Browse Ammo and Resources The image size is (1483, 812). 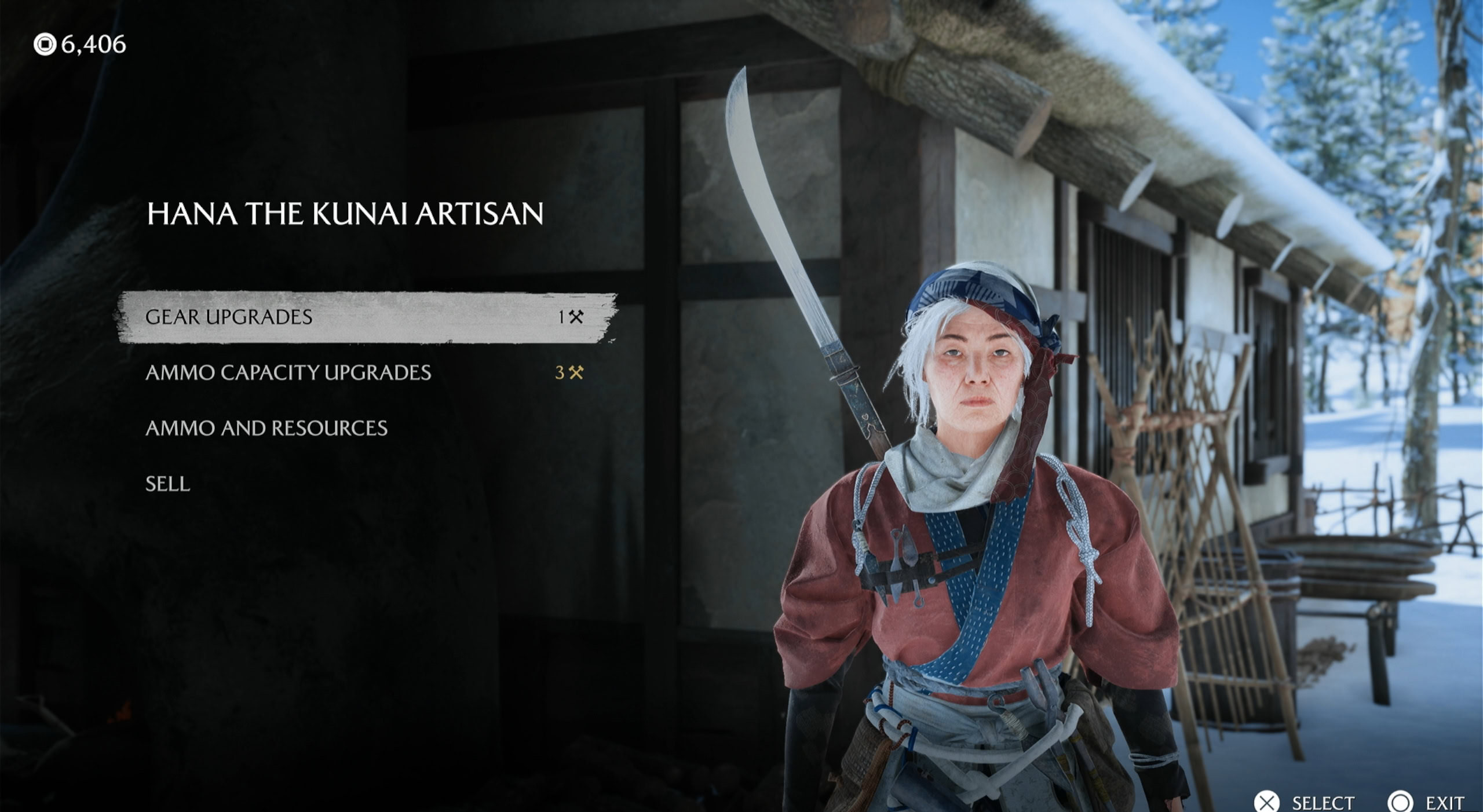click(x=266, y=428)
